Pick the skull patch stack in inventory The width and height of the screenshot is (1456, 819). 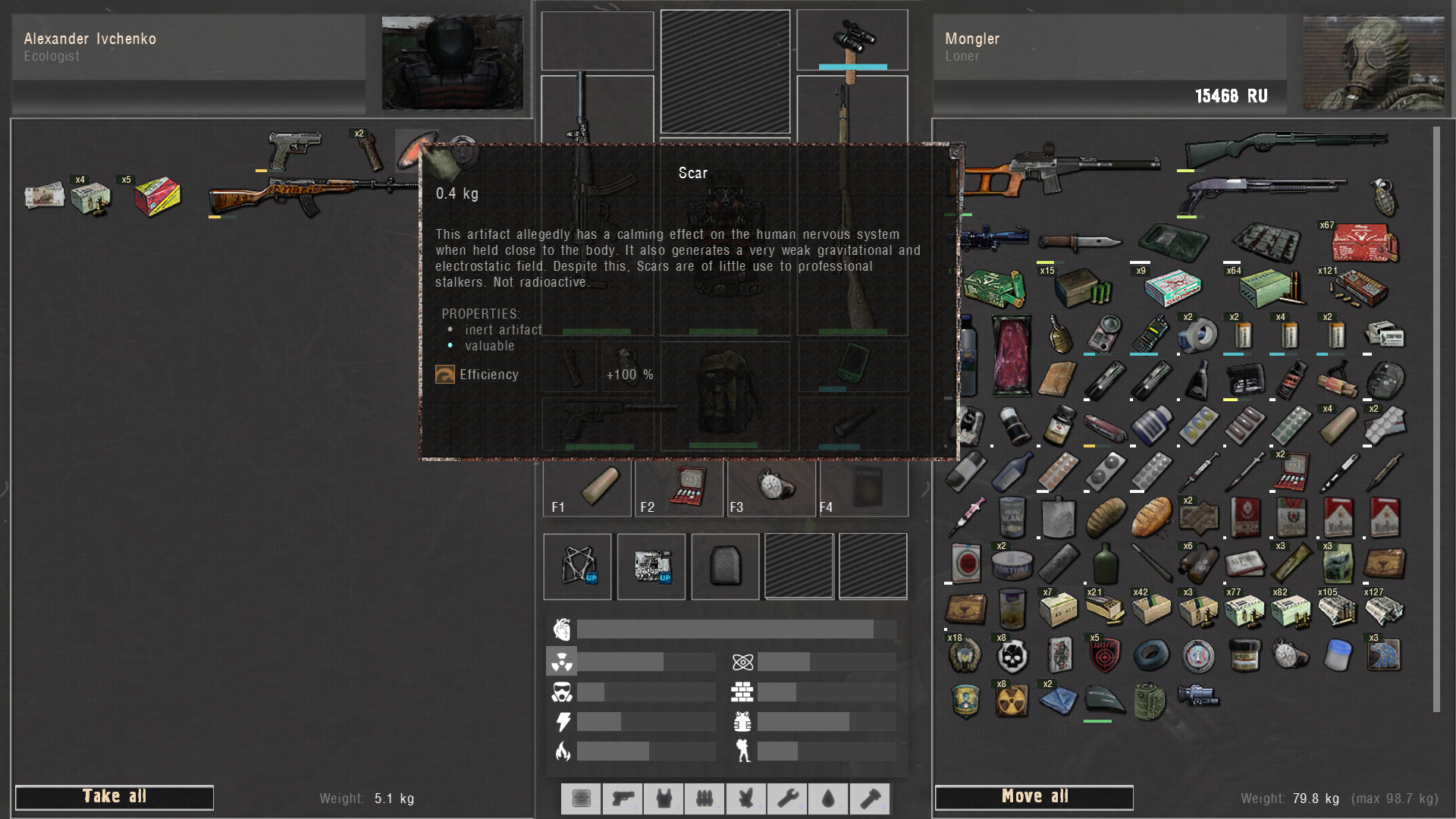(1012, 656)
